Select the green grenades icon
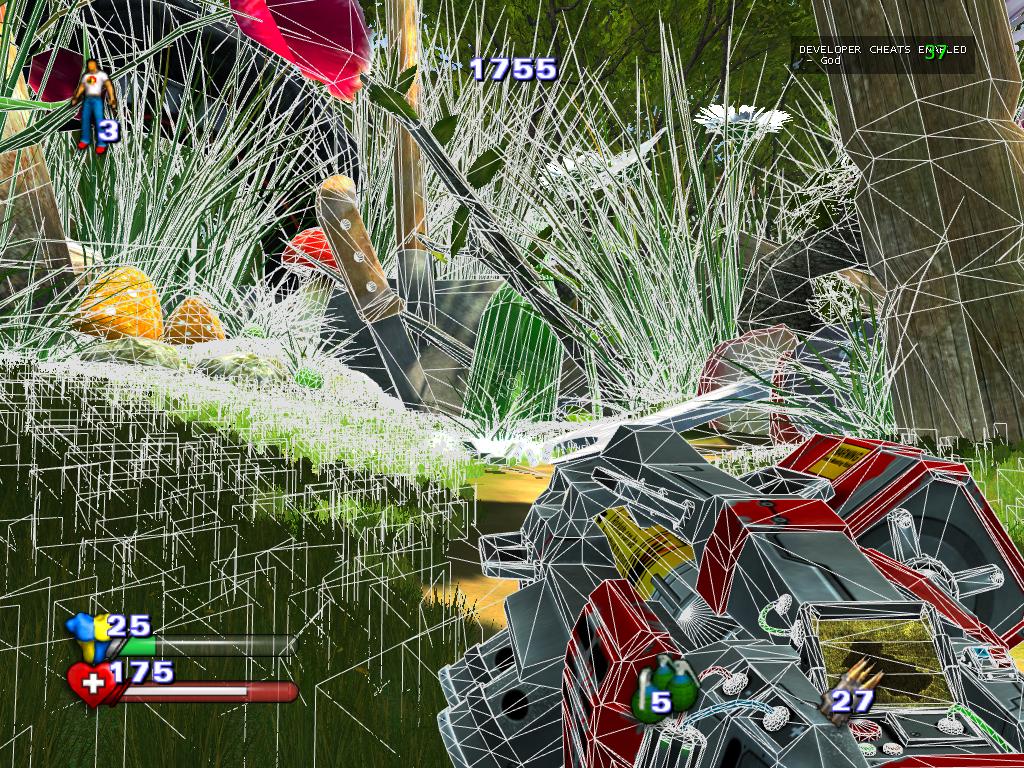 pyautogui.click(x=657, y=689)
